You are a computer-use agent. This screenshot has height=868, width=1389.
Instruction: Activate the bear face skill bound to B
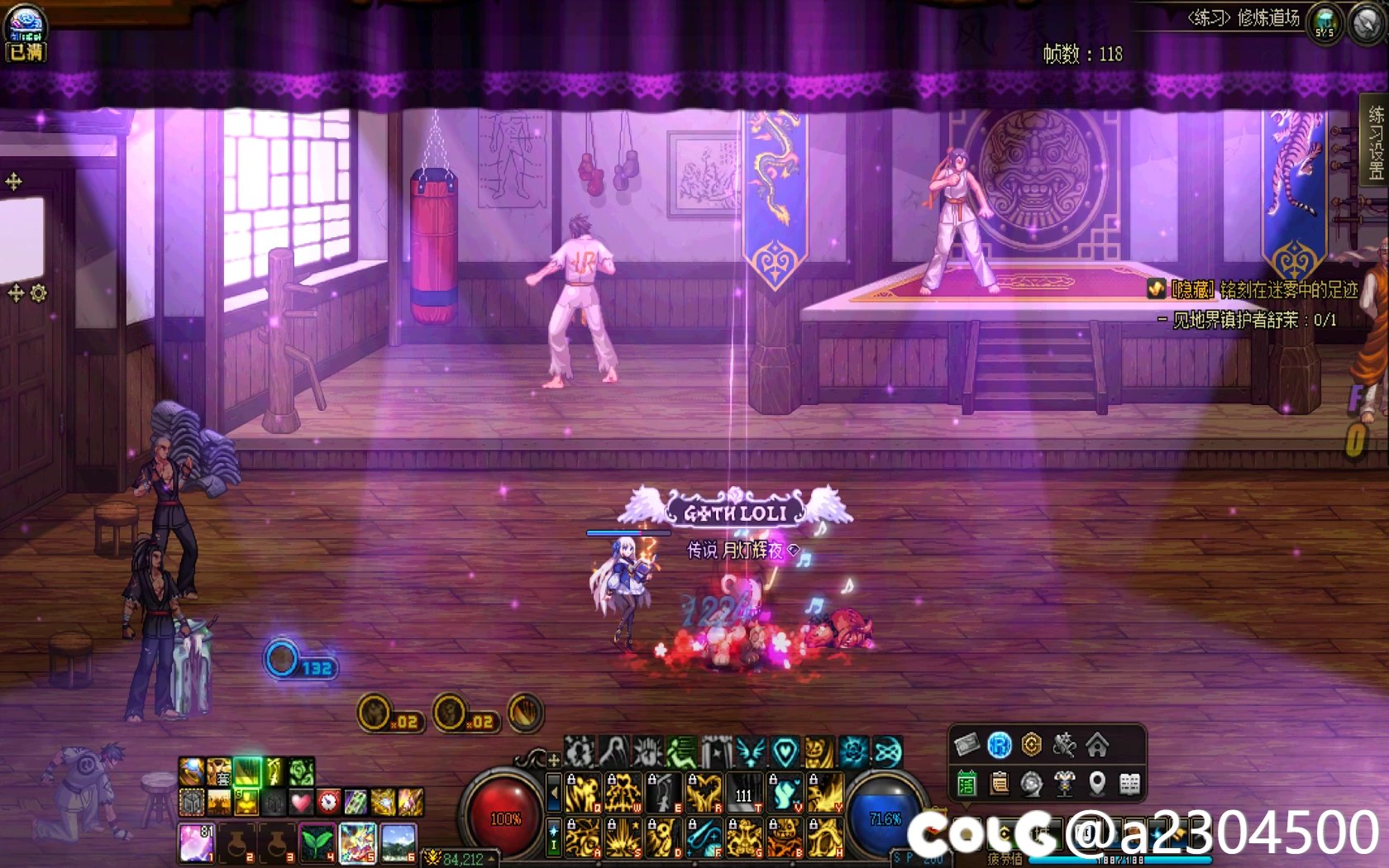coord(785,837)
